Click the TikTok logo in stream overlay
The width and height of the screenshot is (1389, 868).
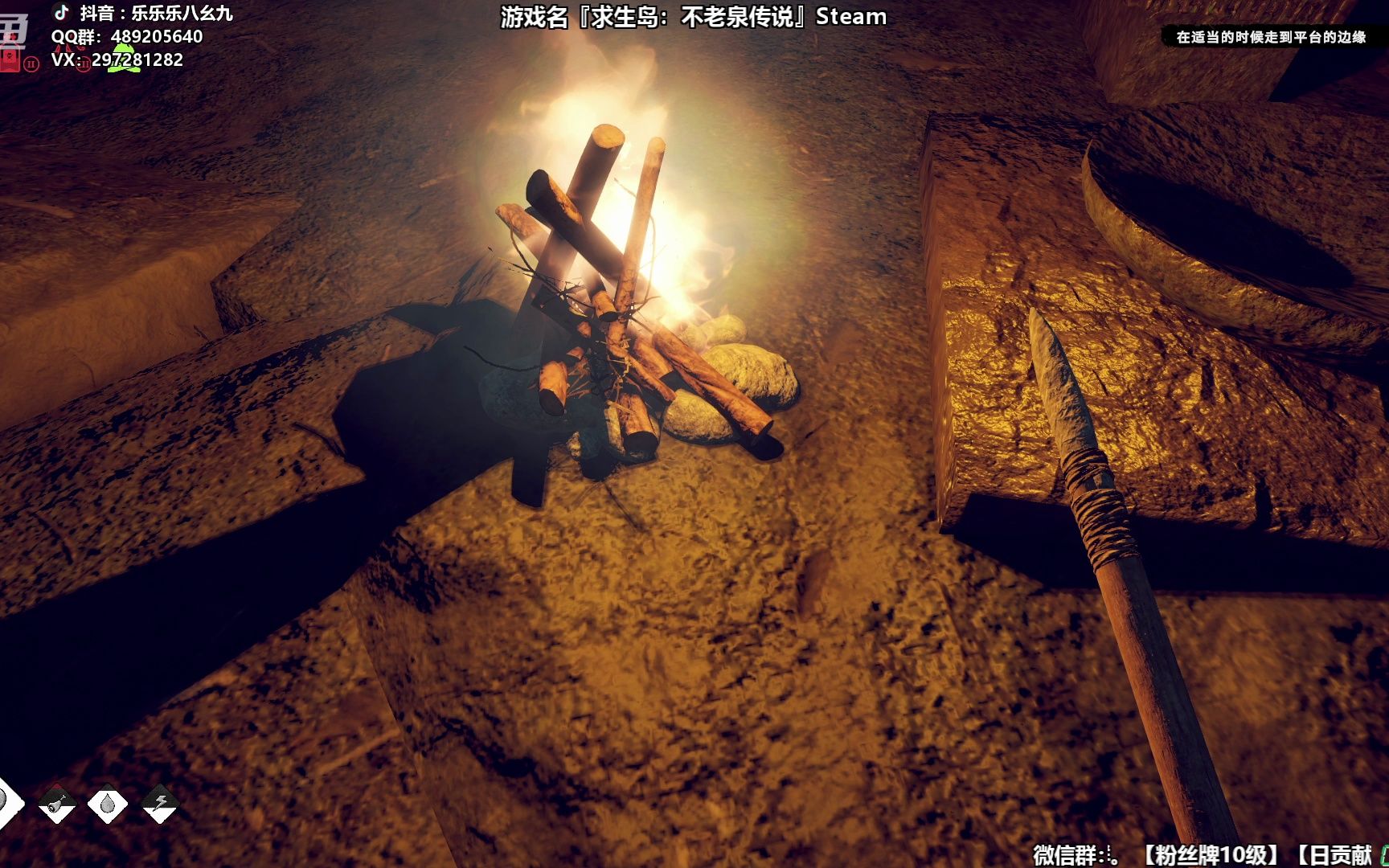[x=62, y=12]
